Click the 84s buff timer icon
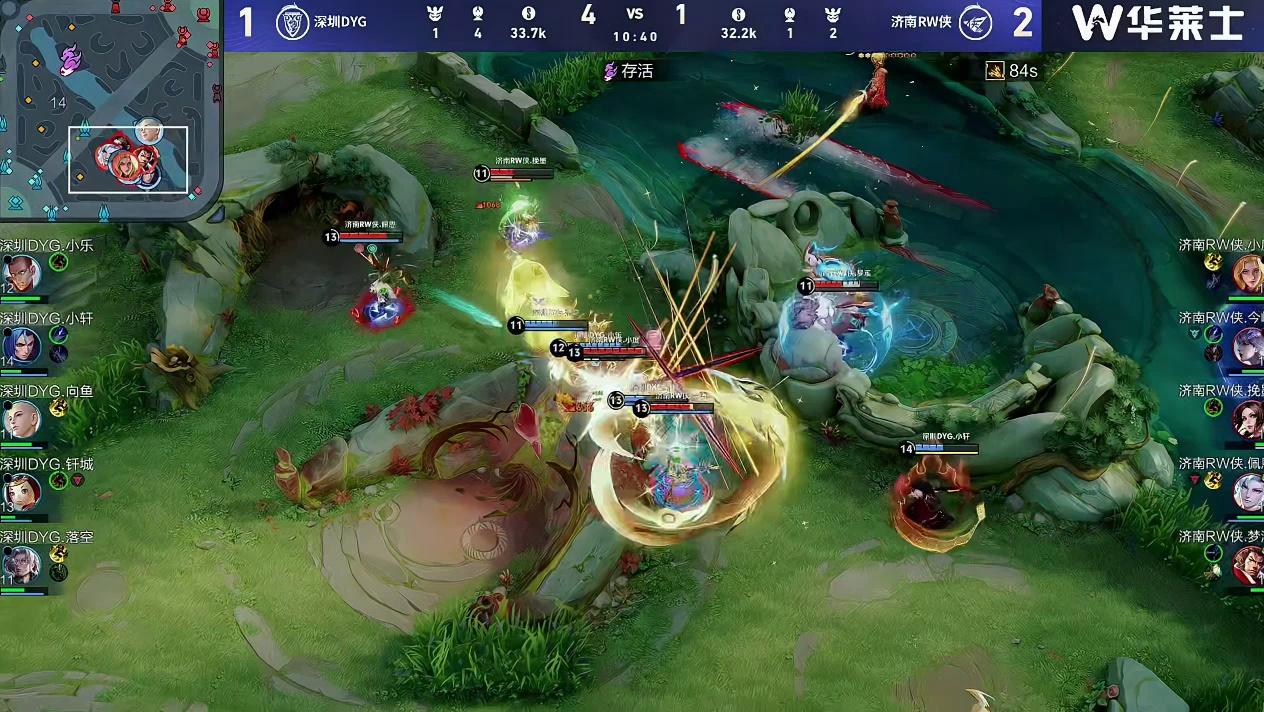Image resolution: width=1264 pixels, height=712 pixels. pyautogui.click(x=995, y=70)
